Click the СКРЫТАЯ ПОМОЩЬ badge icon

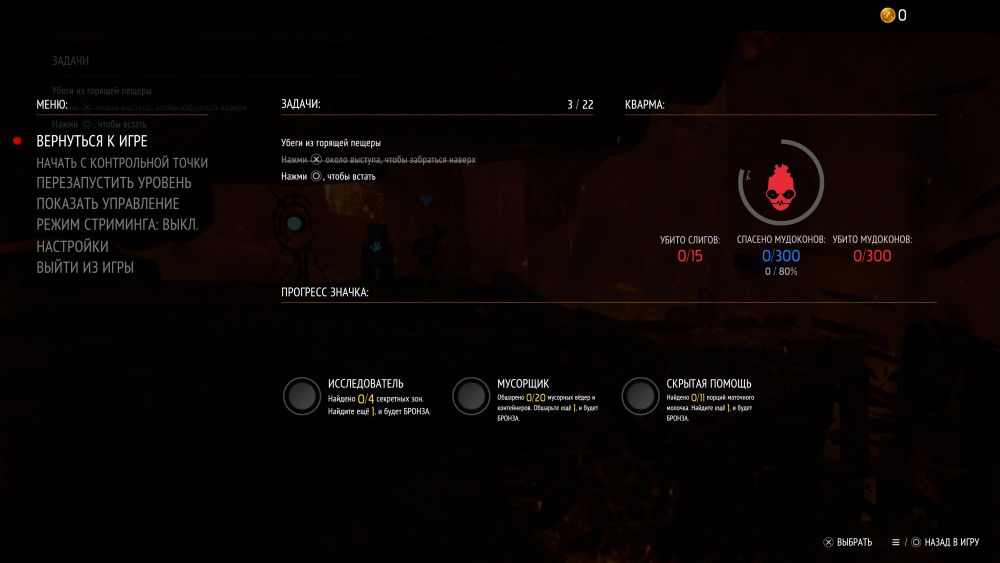pyautogui.click(x=639, y=396)
